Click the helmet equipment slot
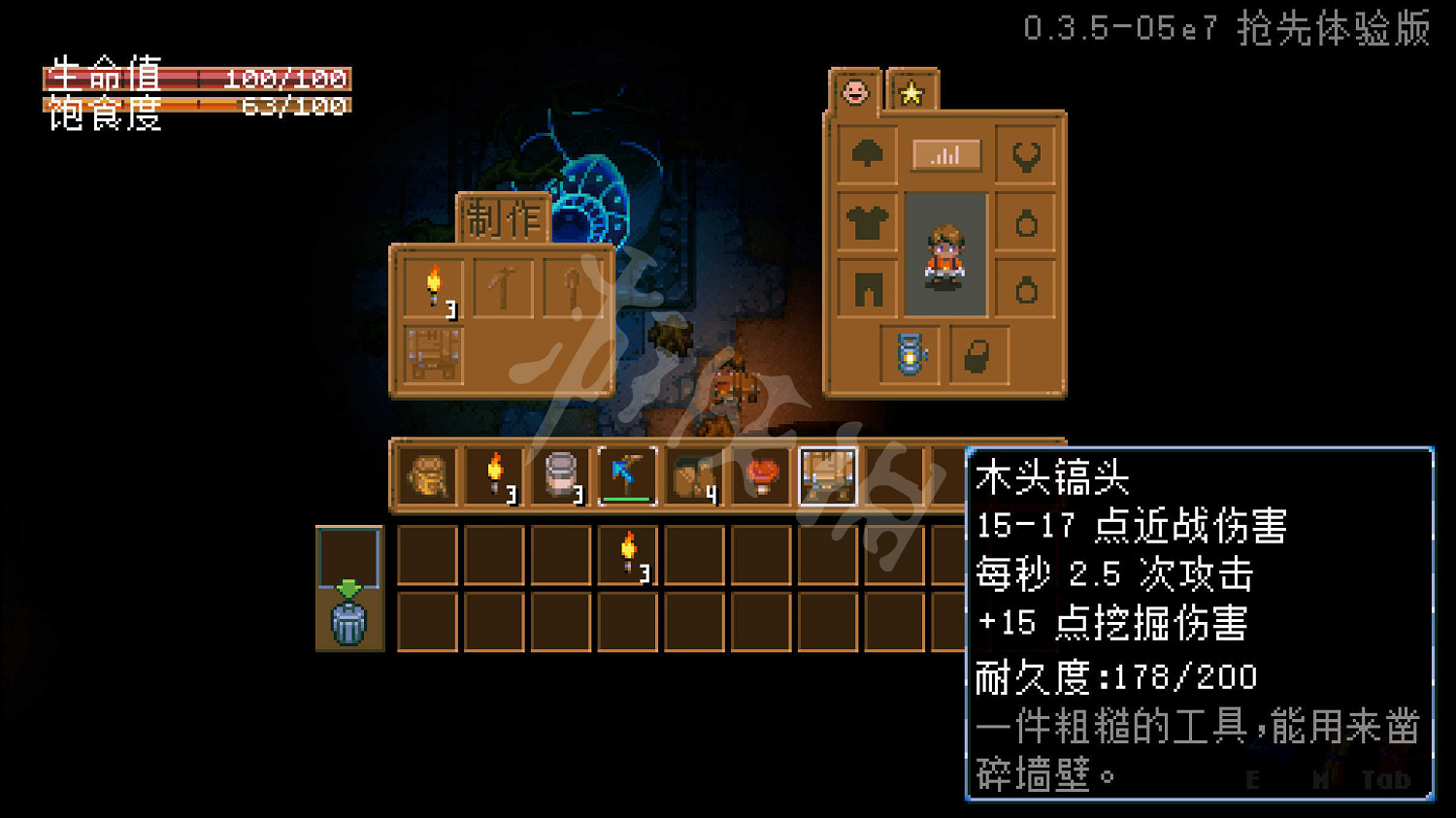Screen dimensions: 1456x818 pyautogui.click(x=867, y=155)
